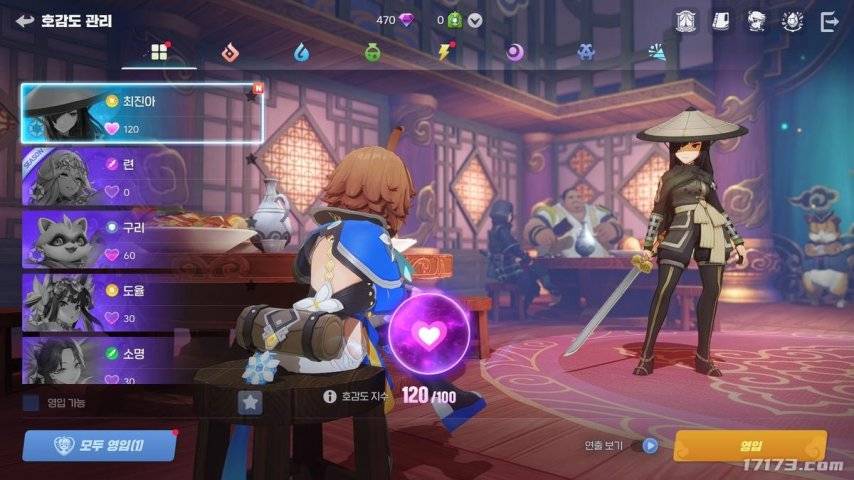
Task: Click the exit door icon
Action: coord(829,20)
